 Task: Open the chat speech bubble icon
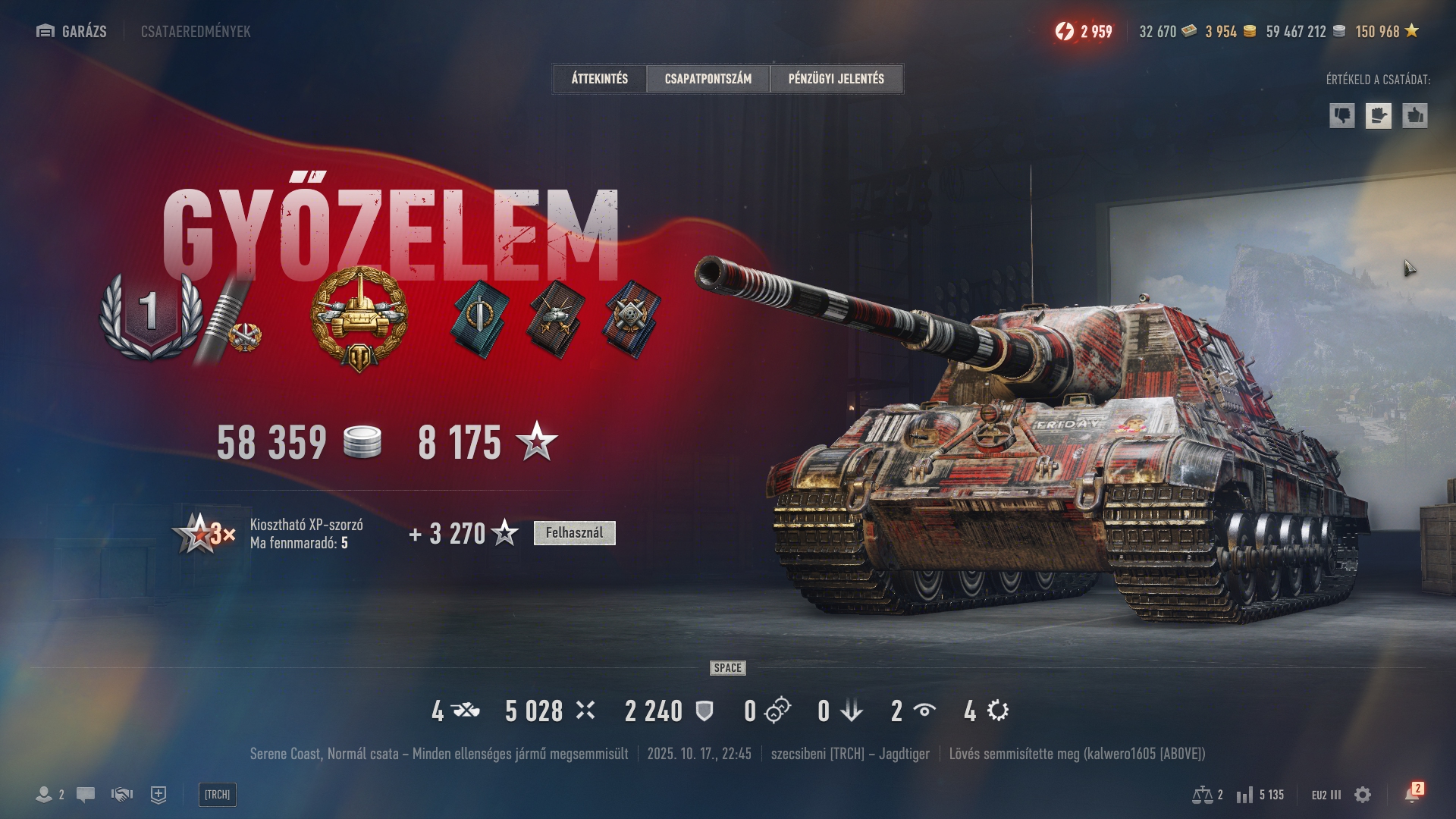coord(86,795)
